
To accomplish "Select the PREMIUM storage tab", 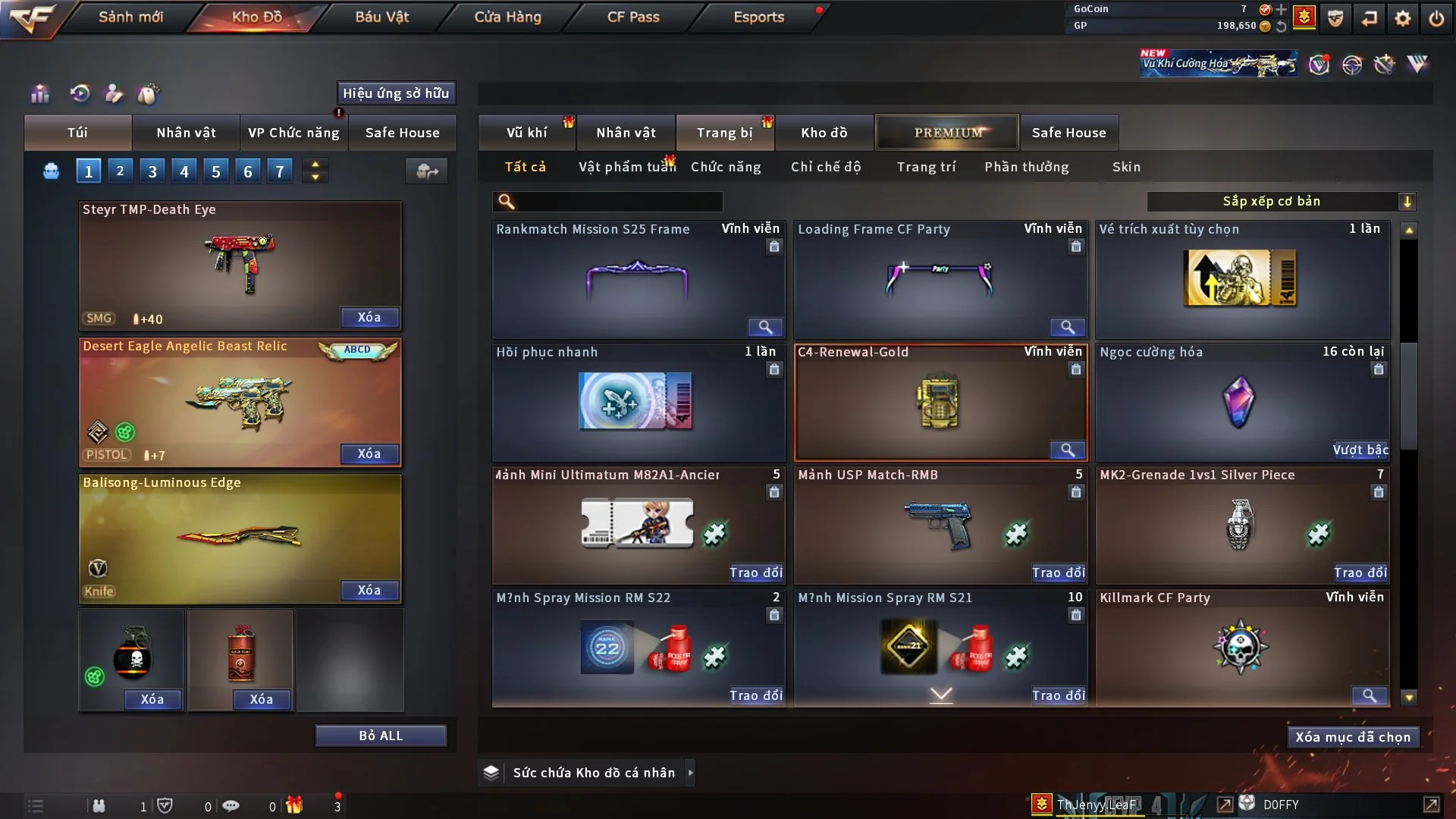I will point(947,133).
